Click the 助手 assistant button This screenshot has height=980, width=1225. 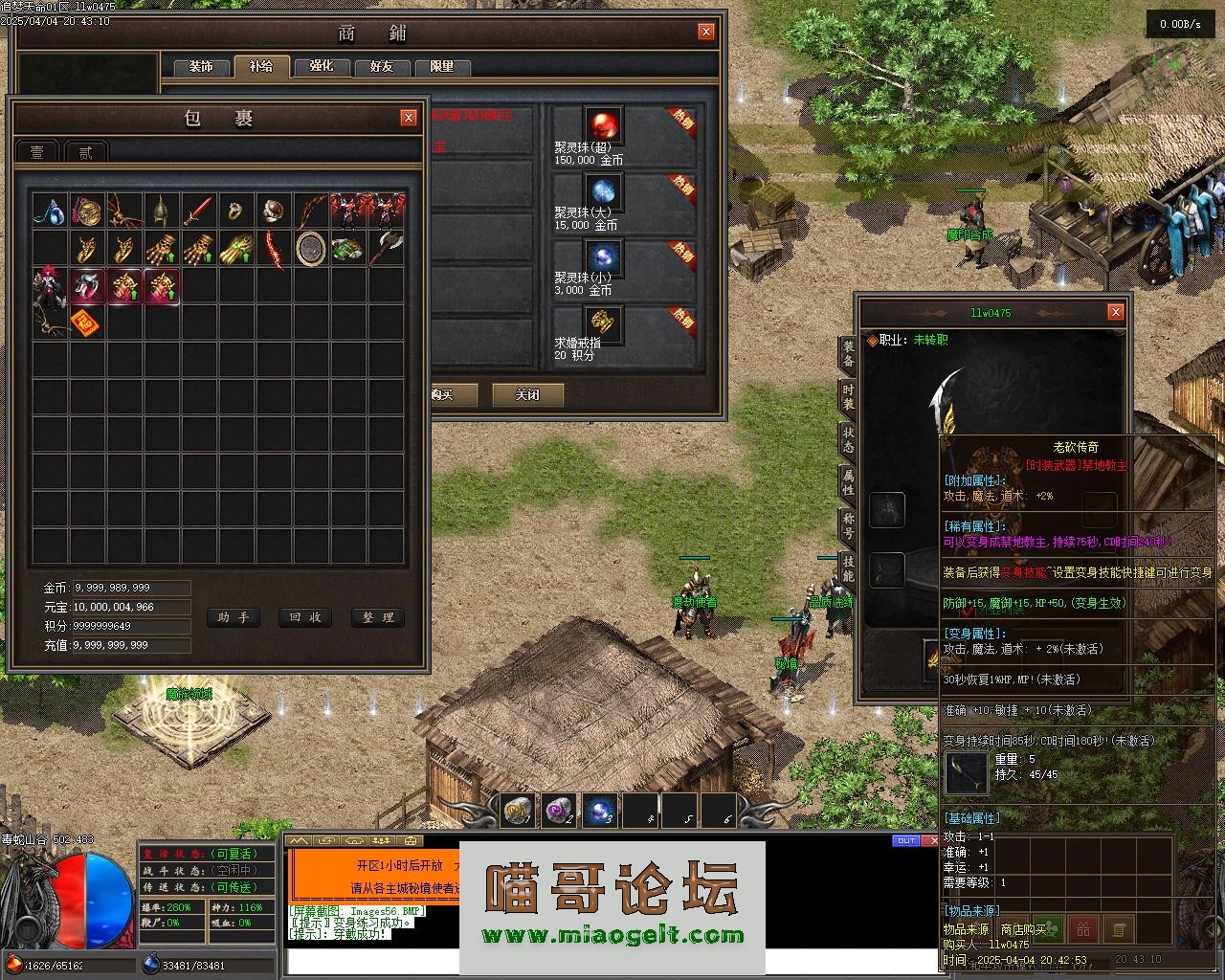pos(233,617)
